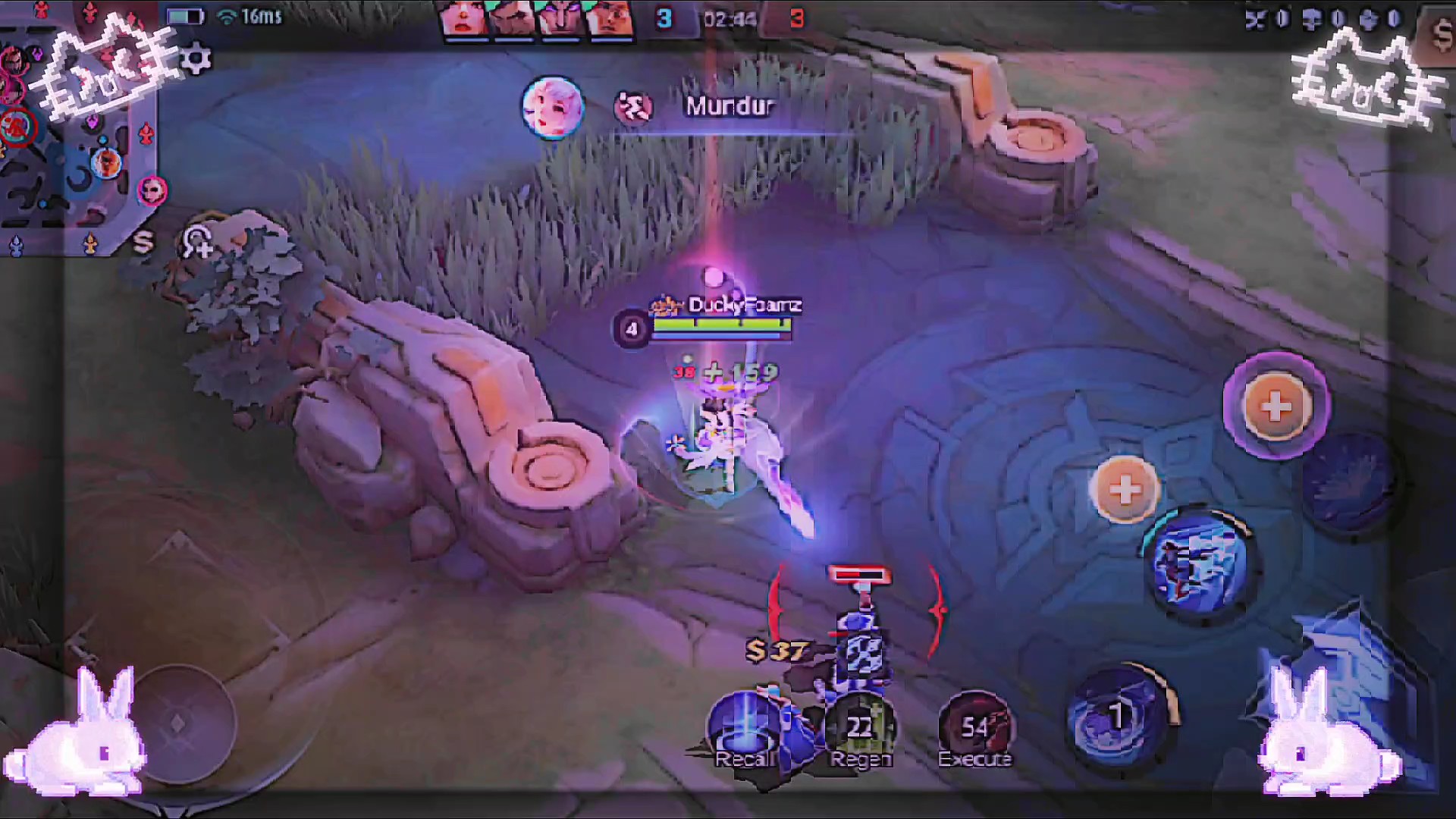Viewport: 1456px width, 819px height.
Task: Tap the movement joystick center
Action: (178, 723)
